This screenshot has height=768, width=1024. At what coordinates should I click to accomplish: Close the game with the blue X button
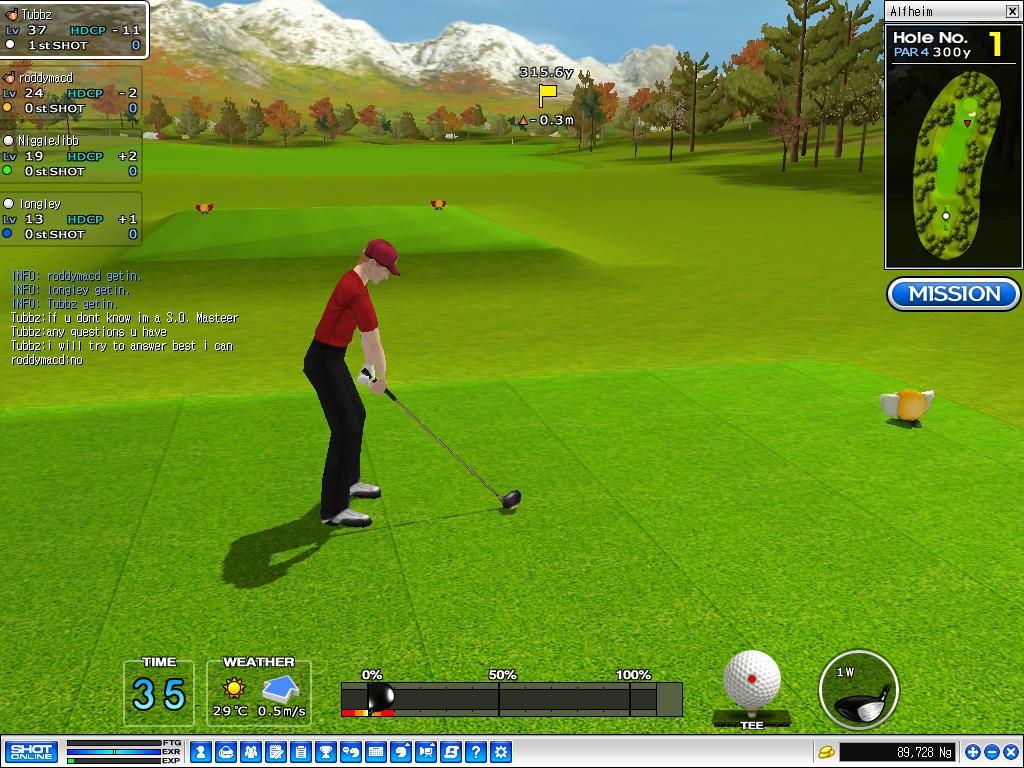click(x=1009, y=752)
